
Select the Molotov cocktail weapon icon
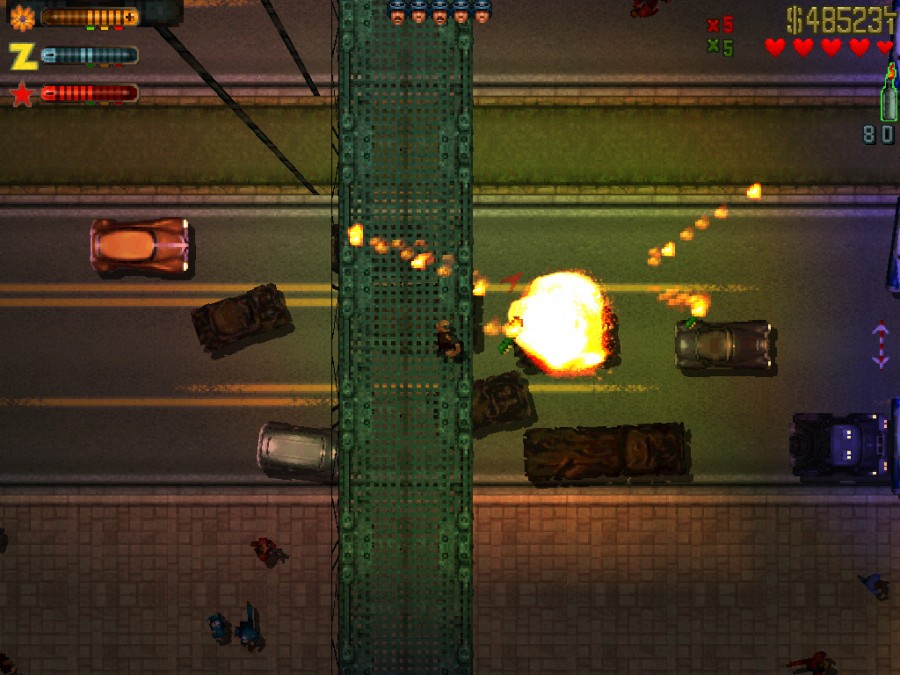(x=886, y=96)
